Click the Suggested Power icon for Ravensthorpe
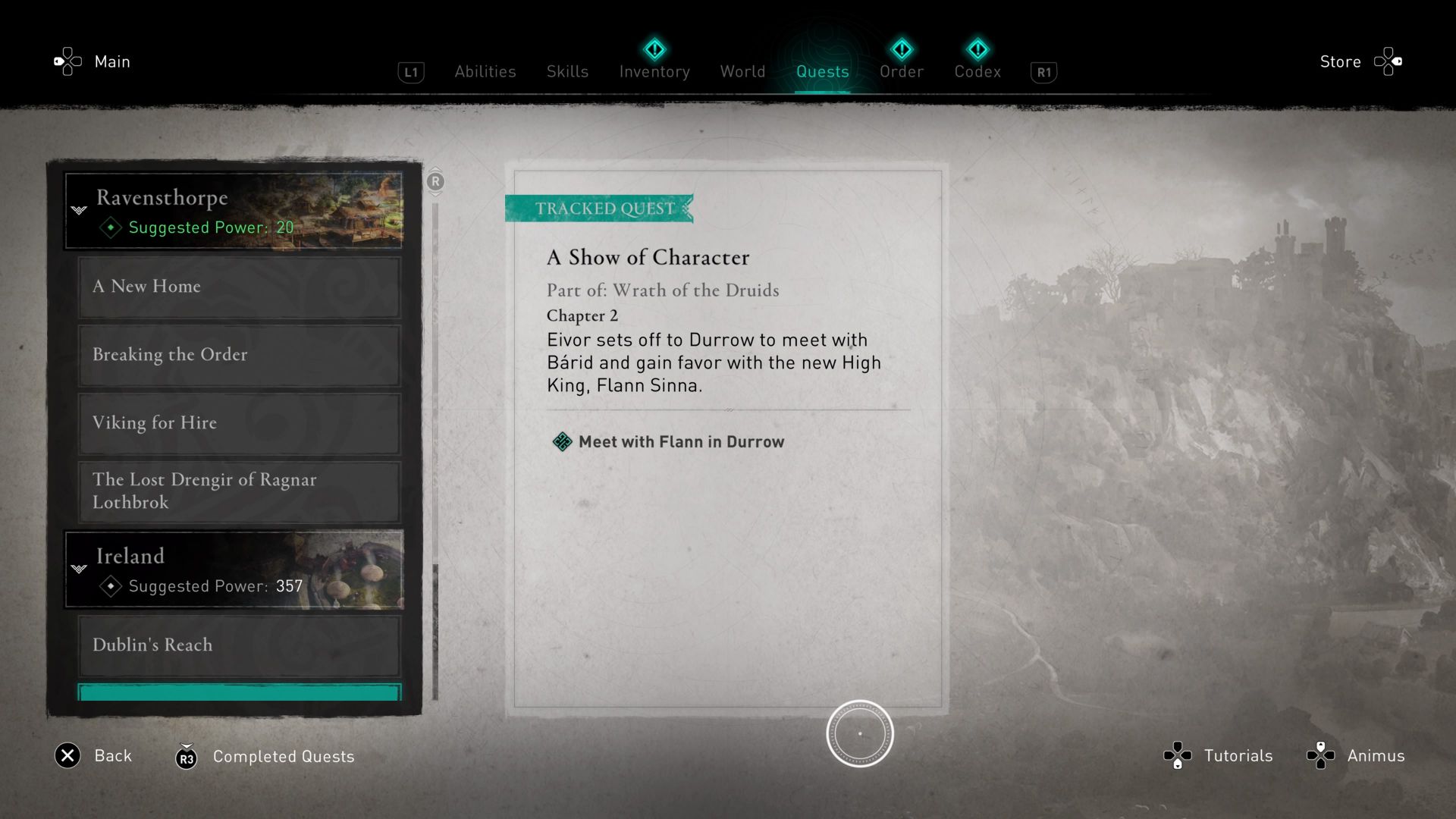Viewport: 1456px width, 819px height. (x=109, y=227)
